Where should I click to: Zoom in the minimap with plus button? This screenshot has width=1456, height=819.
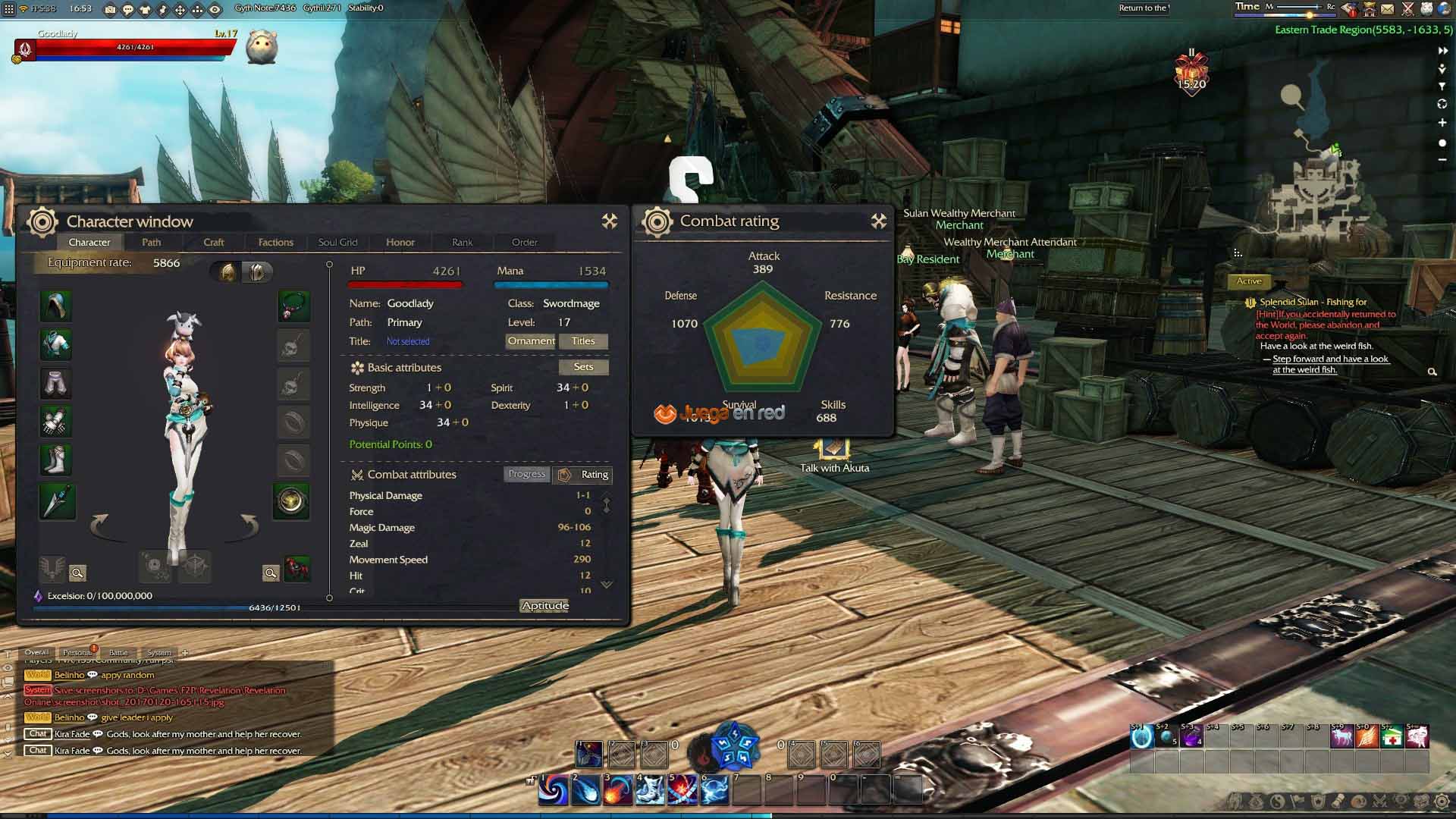point(1442,122)
